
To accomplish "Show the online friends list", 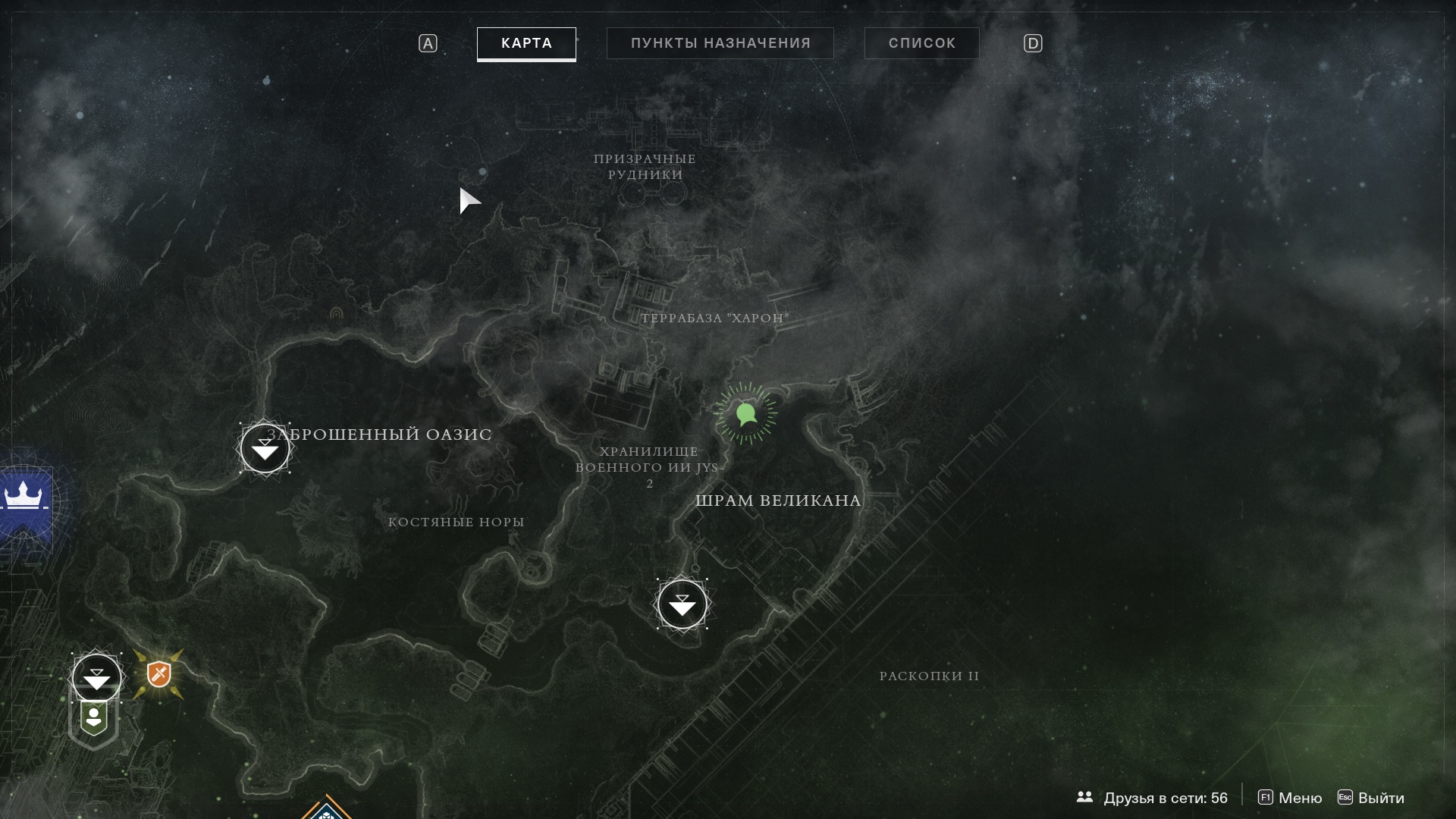I will [x=1152, y=798].
